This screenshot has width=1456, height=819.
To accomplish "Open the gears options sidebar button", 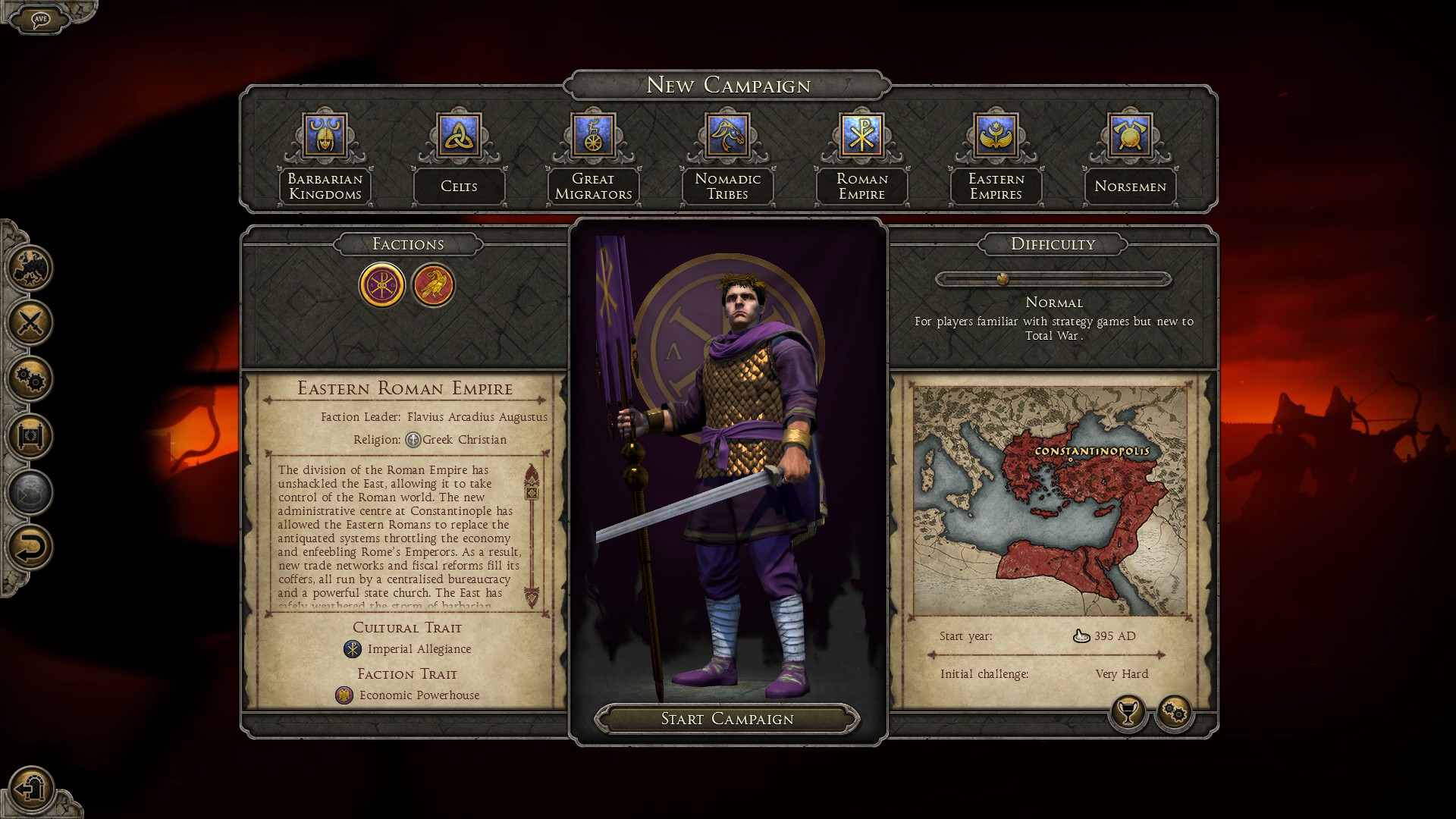I will pos(30,379).
